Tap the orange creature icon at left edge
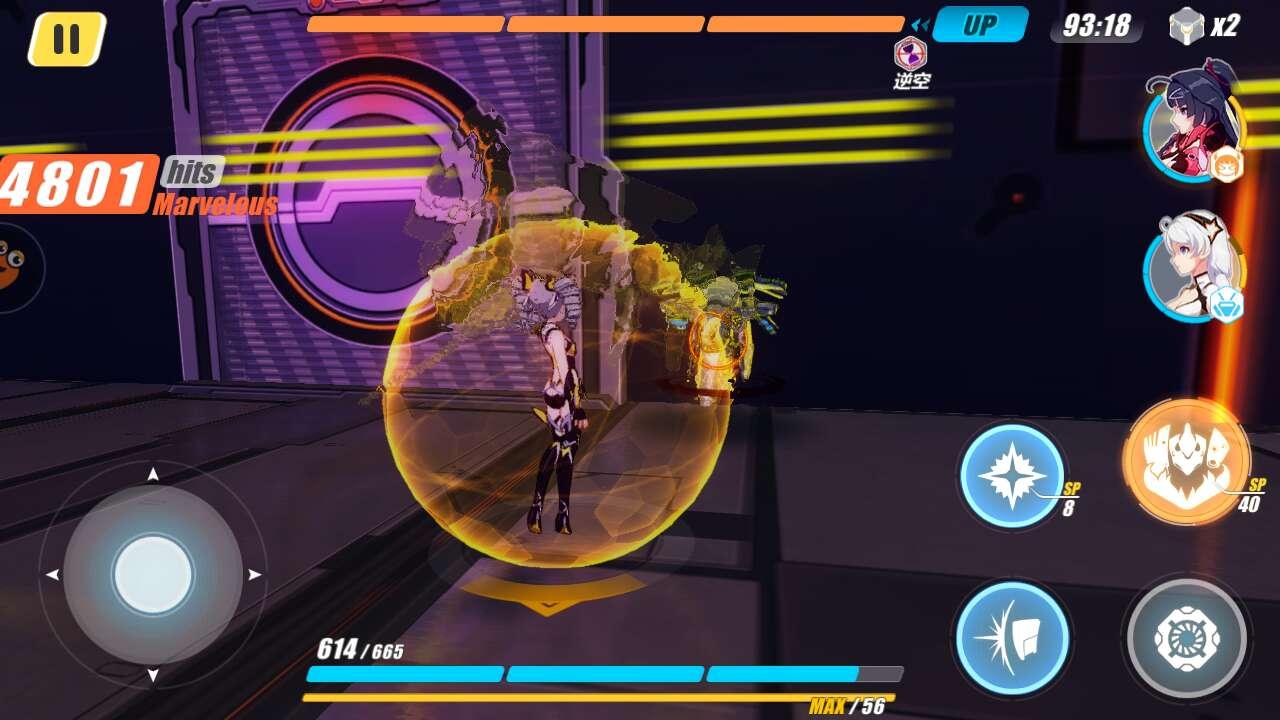This screenshot has height=720, width=1280. (10, 265)
